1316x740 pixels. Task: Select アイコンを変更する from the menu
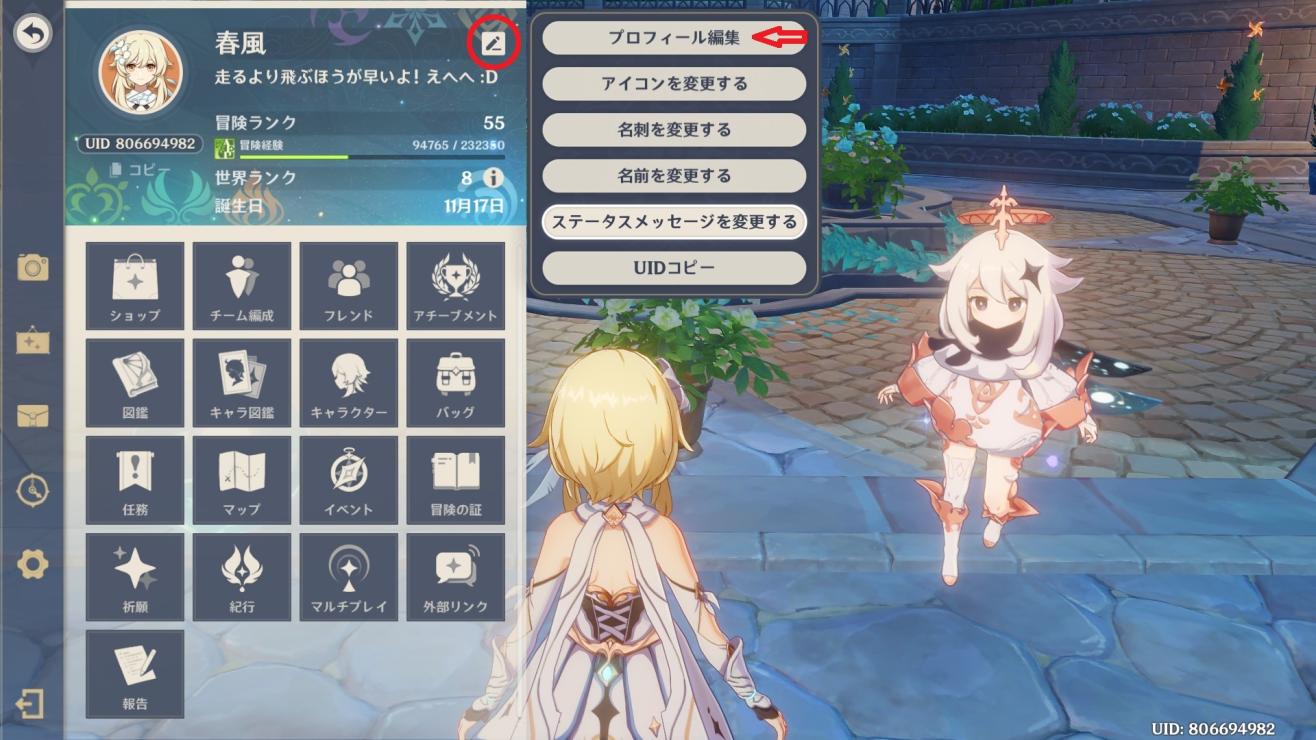(673, 84)
